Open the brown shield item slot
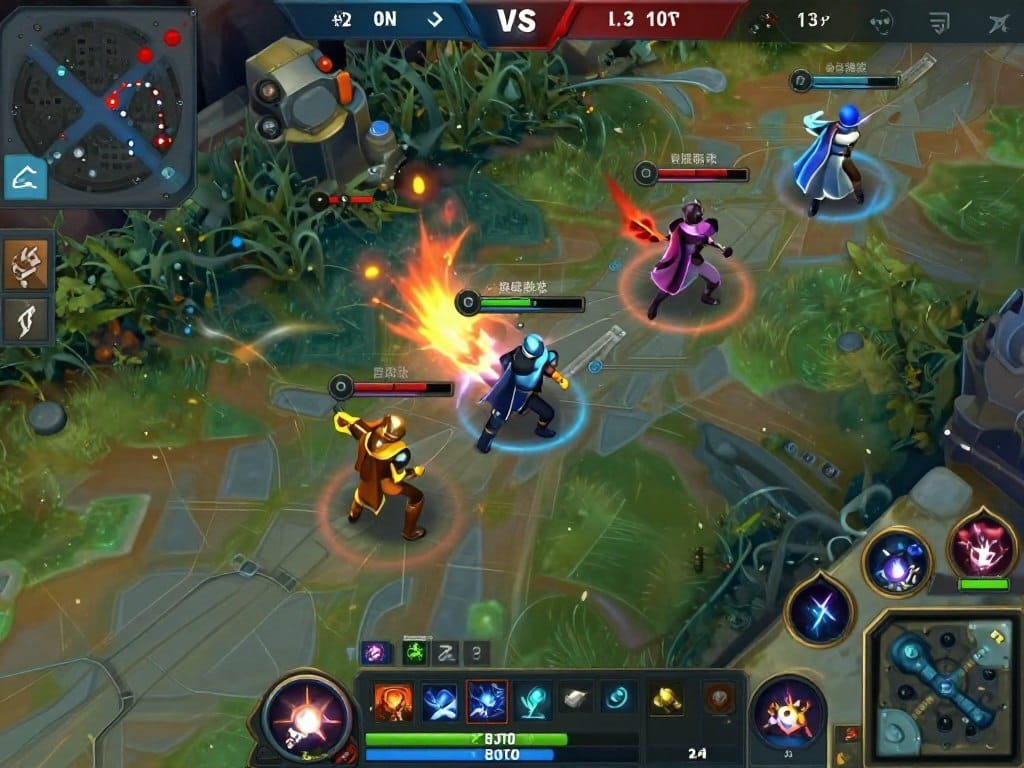The height and width of the screenshot is (768, 1024). pos(717,698)
